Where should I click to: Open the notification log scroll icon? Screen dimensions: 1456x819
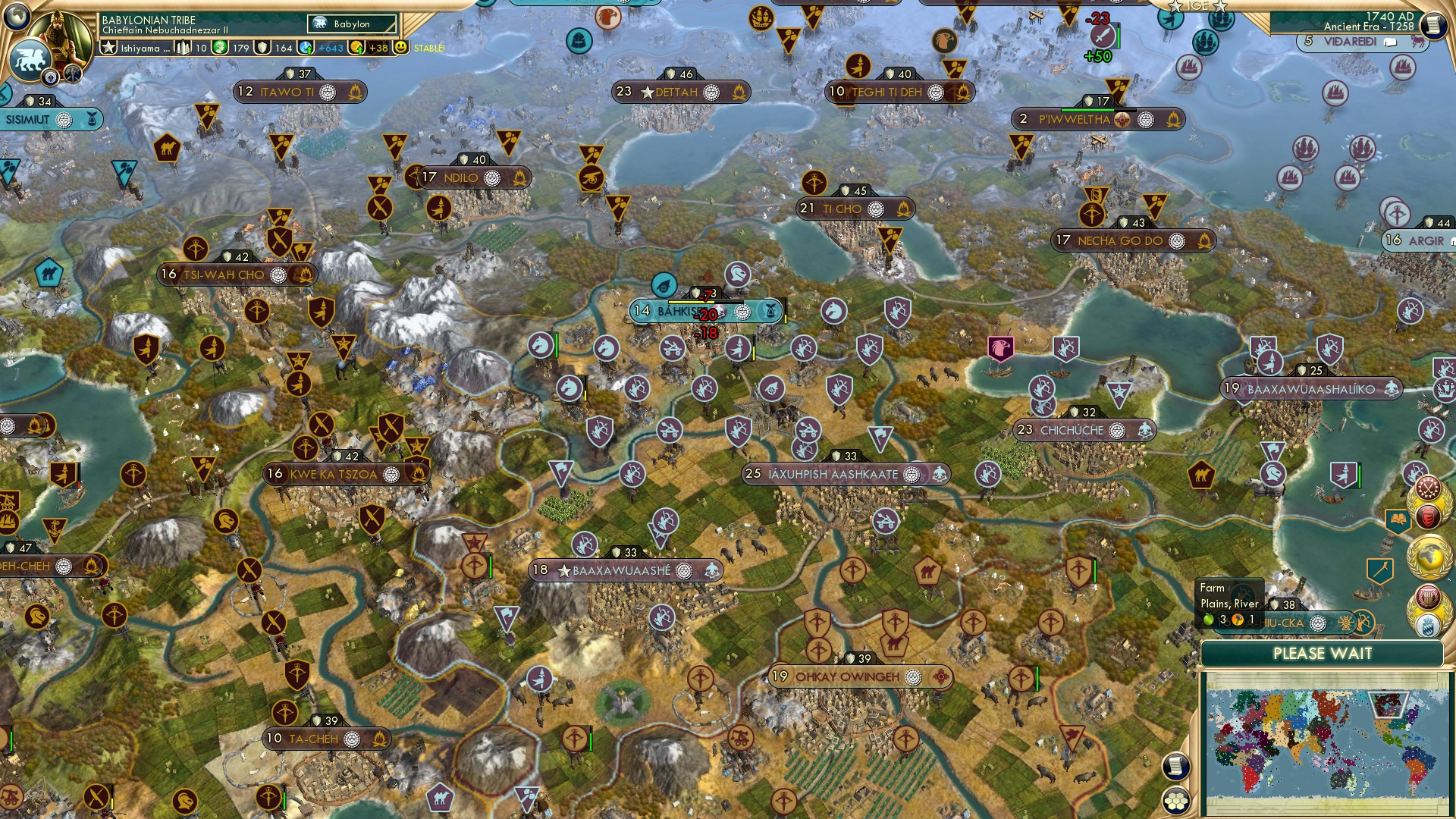pyautogui.click(x=1176, y=766)
